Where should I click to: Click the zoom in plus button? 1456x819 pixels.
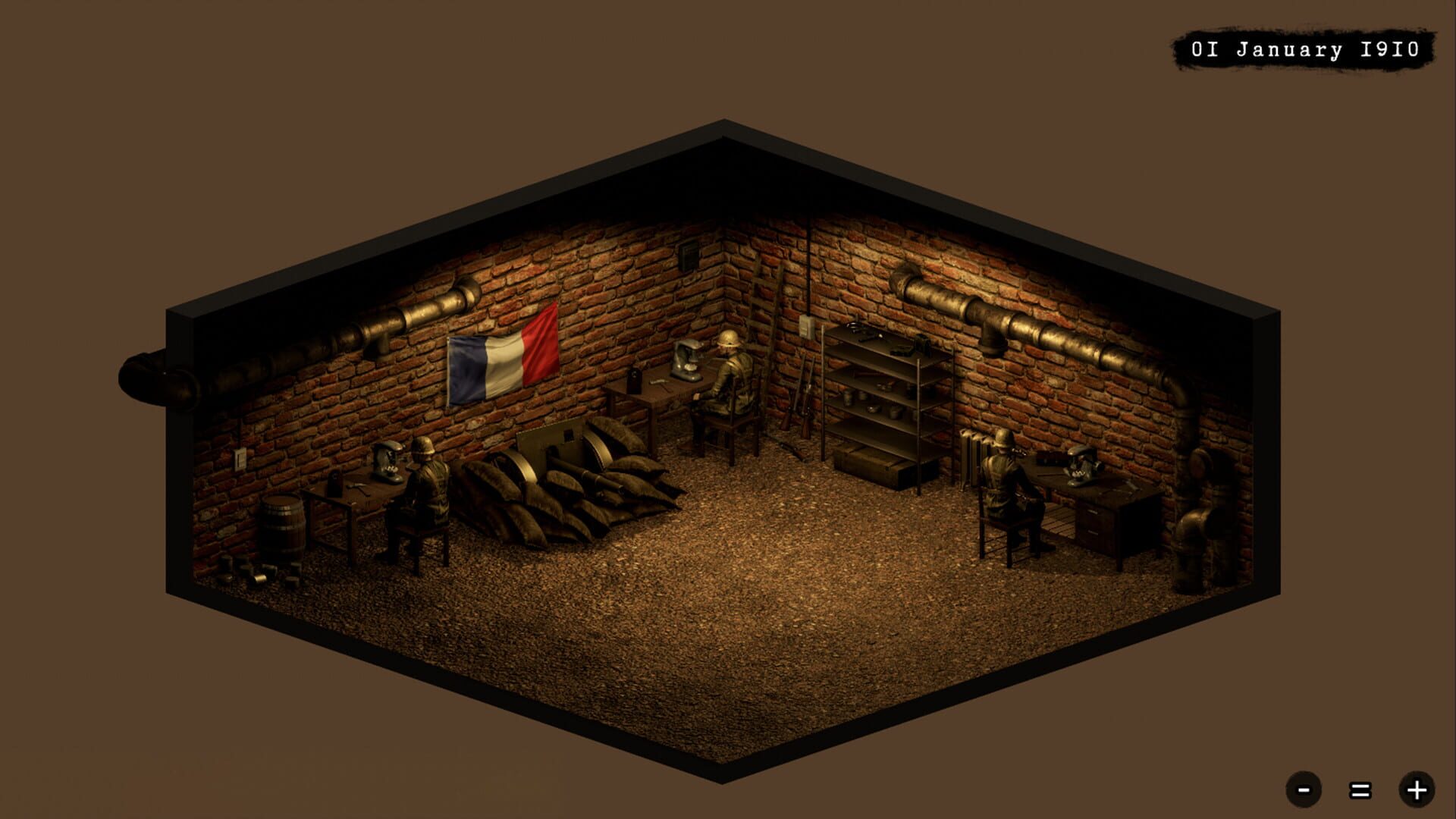coord(1417,789)
